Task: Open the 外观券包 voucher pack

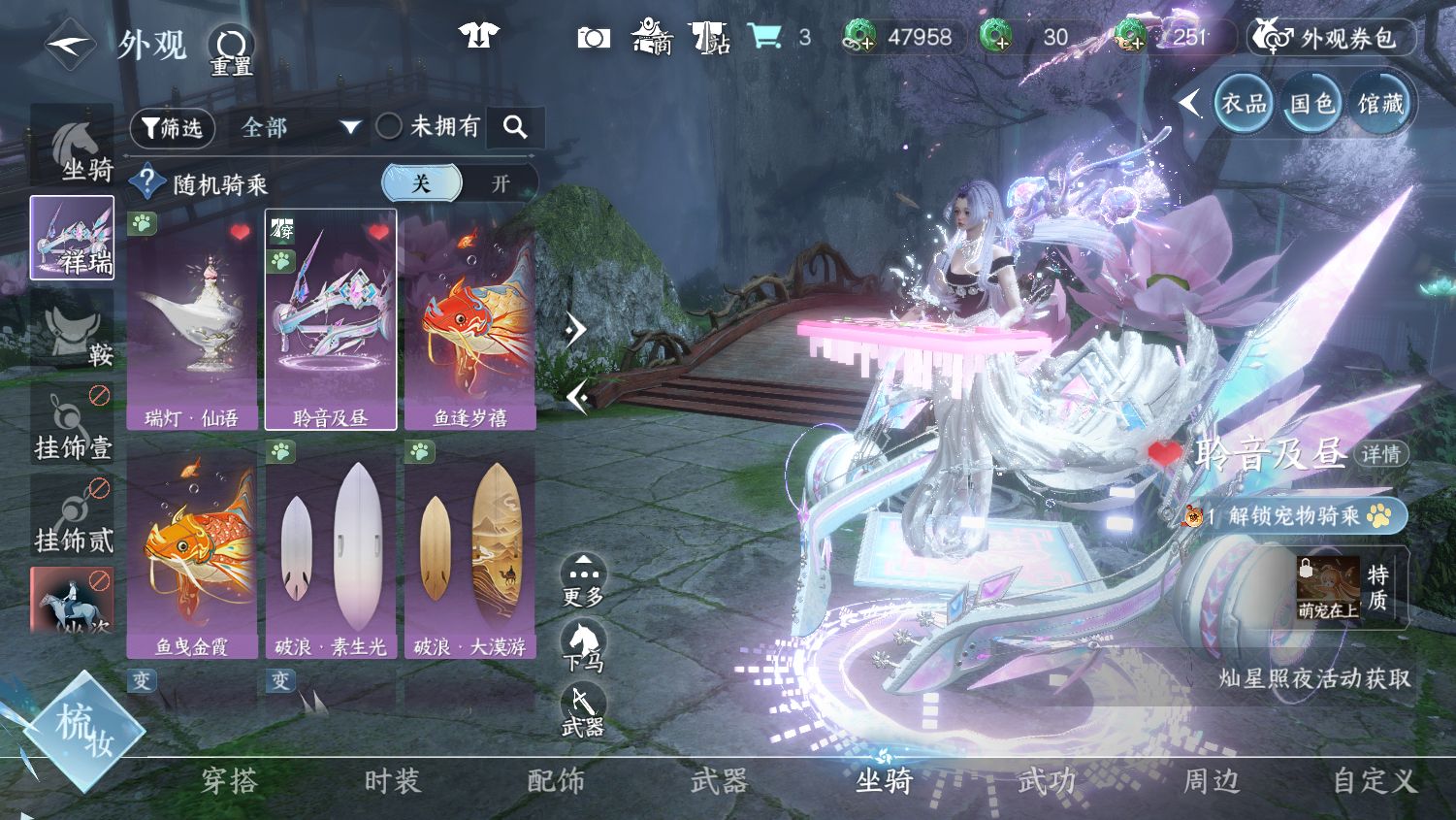Action: point(1330,38)
